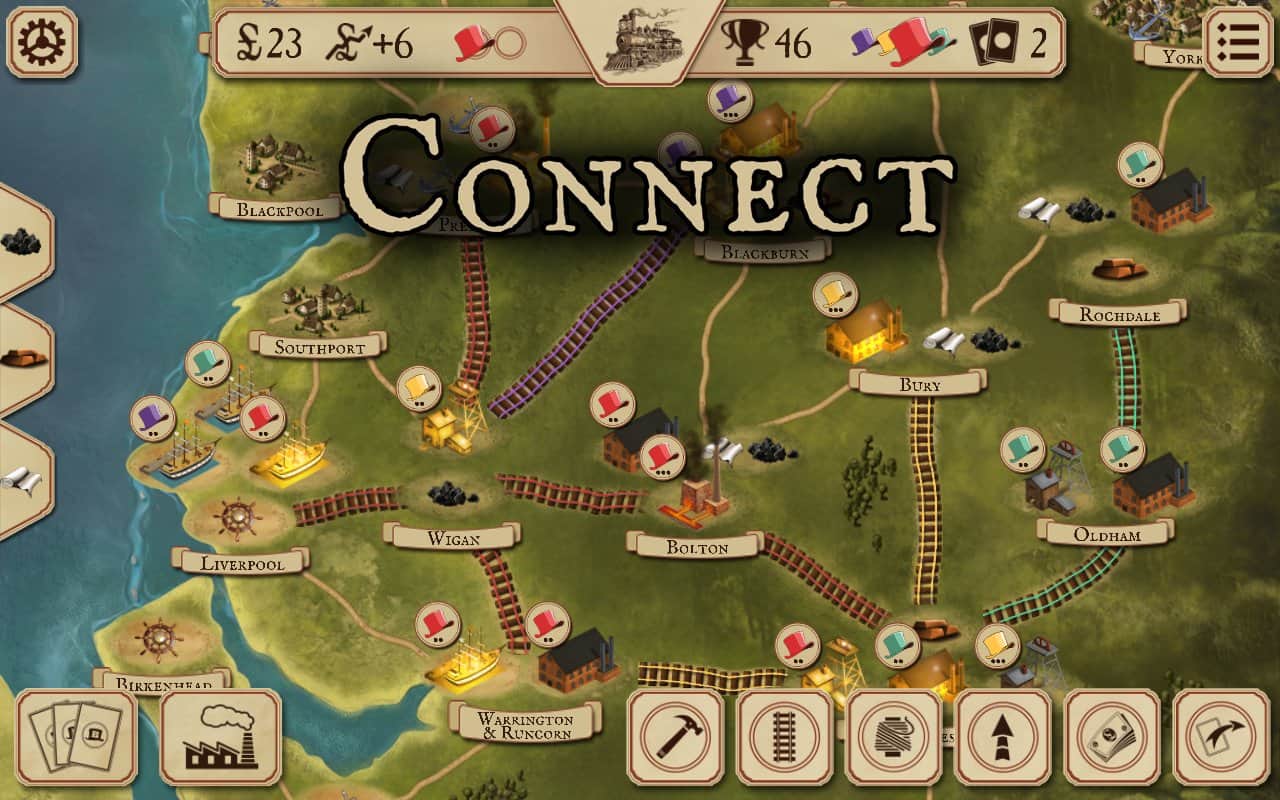Select the Bolton city tile
Image resolution: width=1280 pixels, height=800 pixels.
pos(696,546)
